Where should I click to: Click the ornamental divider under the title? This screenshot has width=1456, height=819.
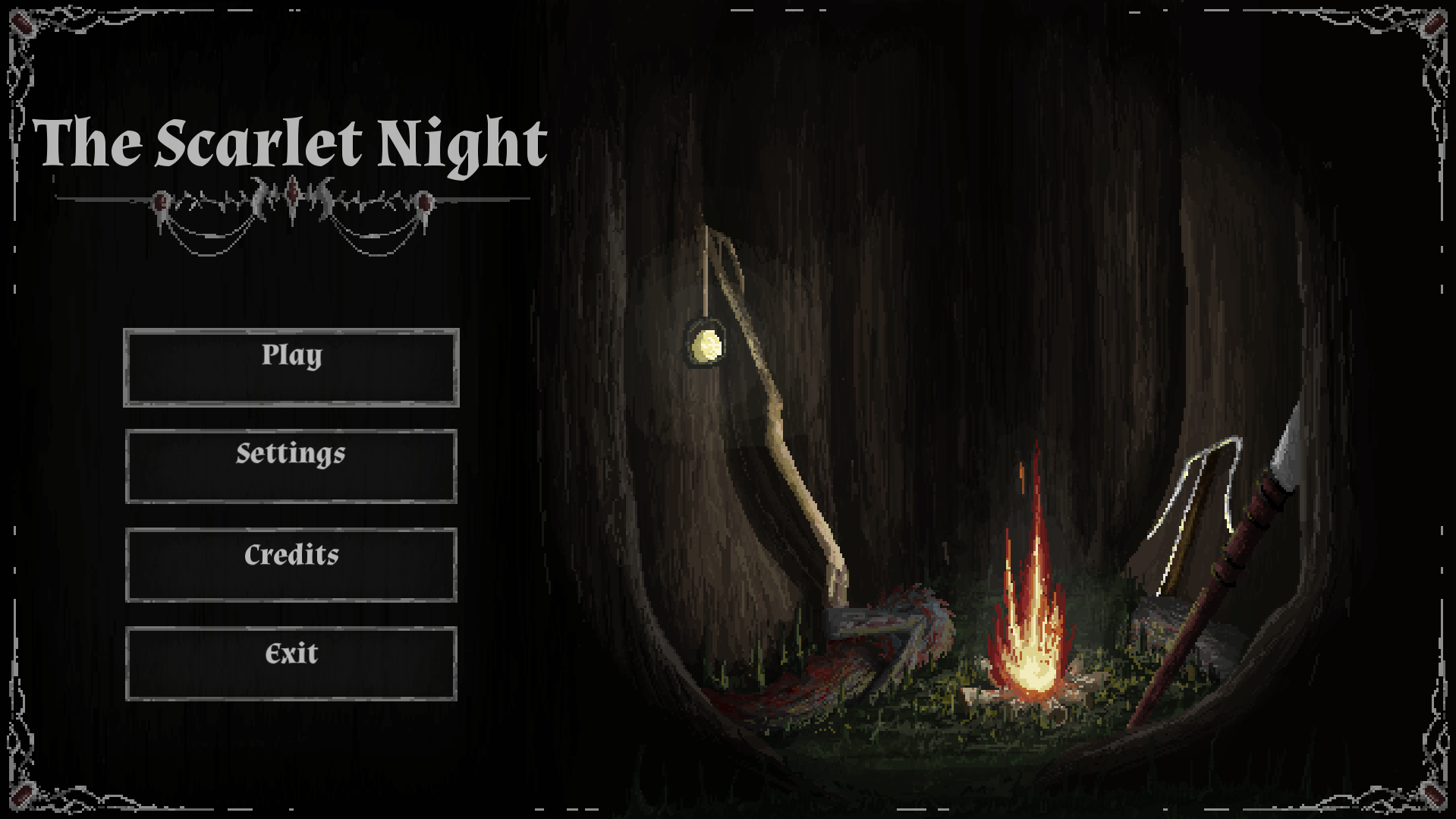(292, 201)
